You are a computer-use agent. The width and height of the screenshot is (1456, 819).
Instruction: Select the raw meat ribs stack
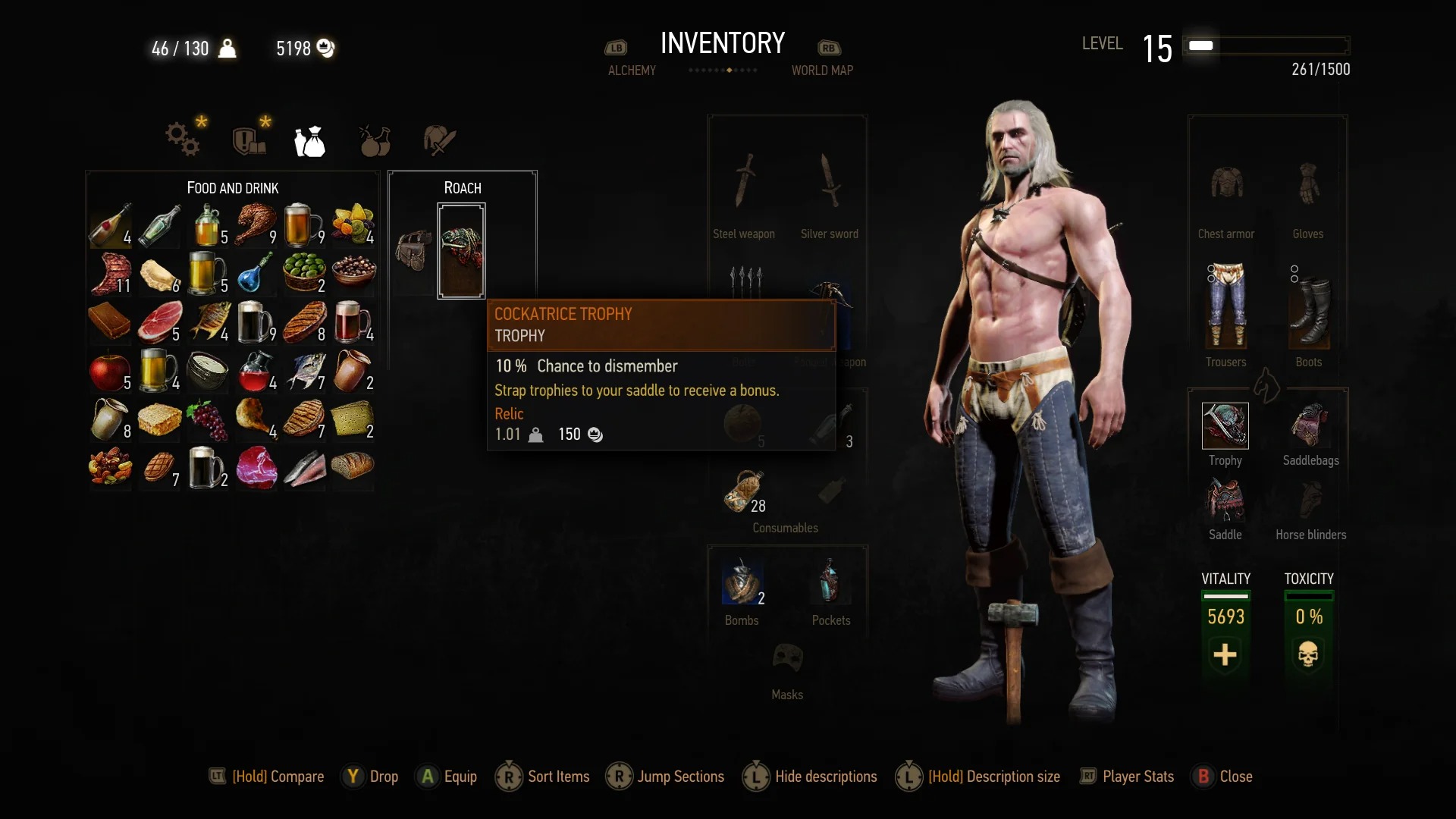pos(110,275)
